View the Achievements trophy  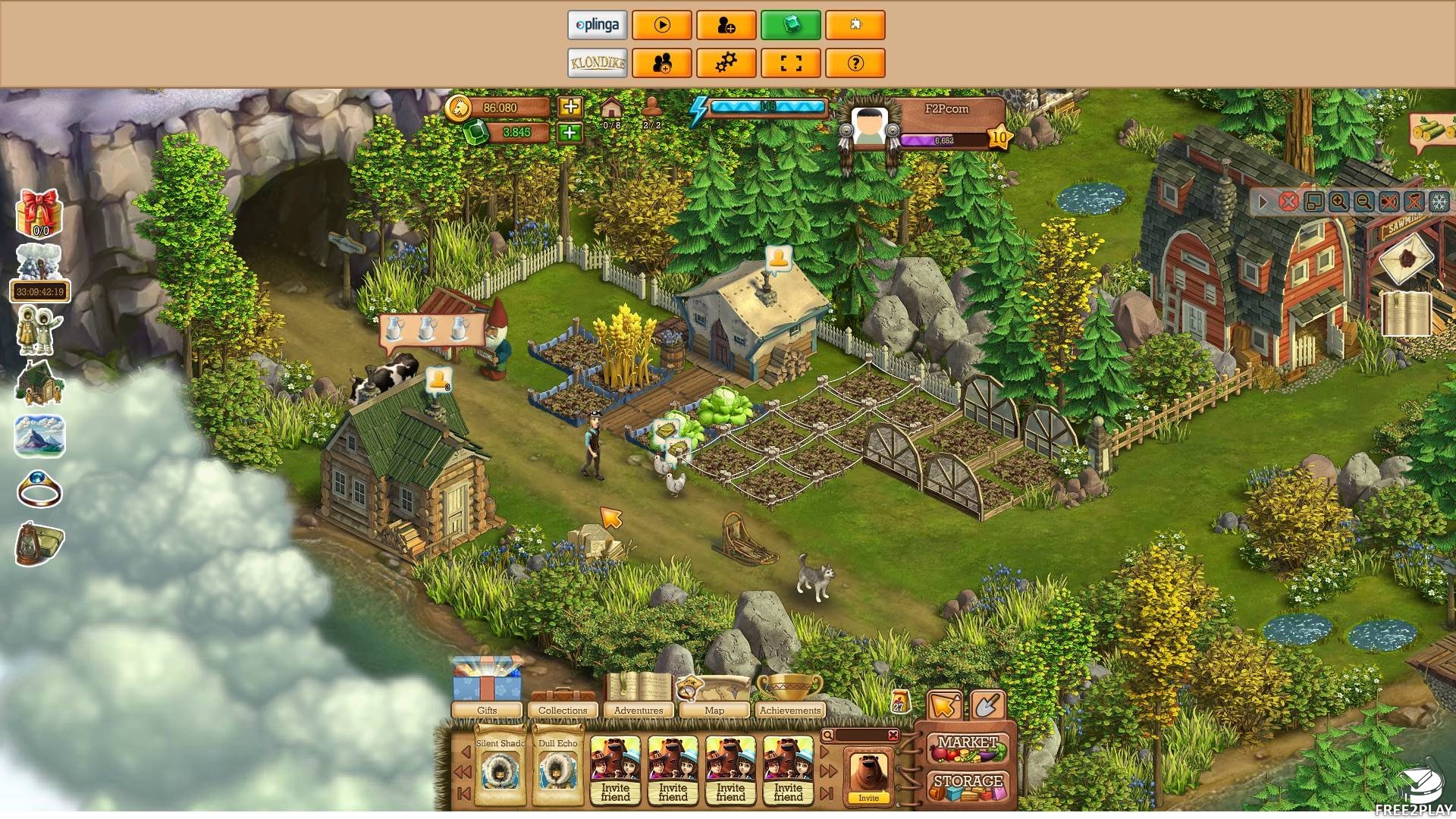(x=789, y=694)
